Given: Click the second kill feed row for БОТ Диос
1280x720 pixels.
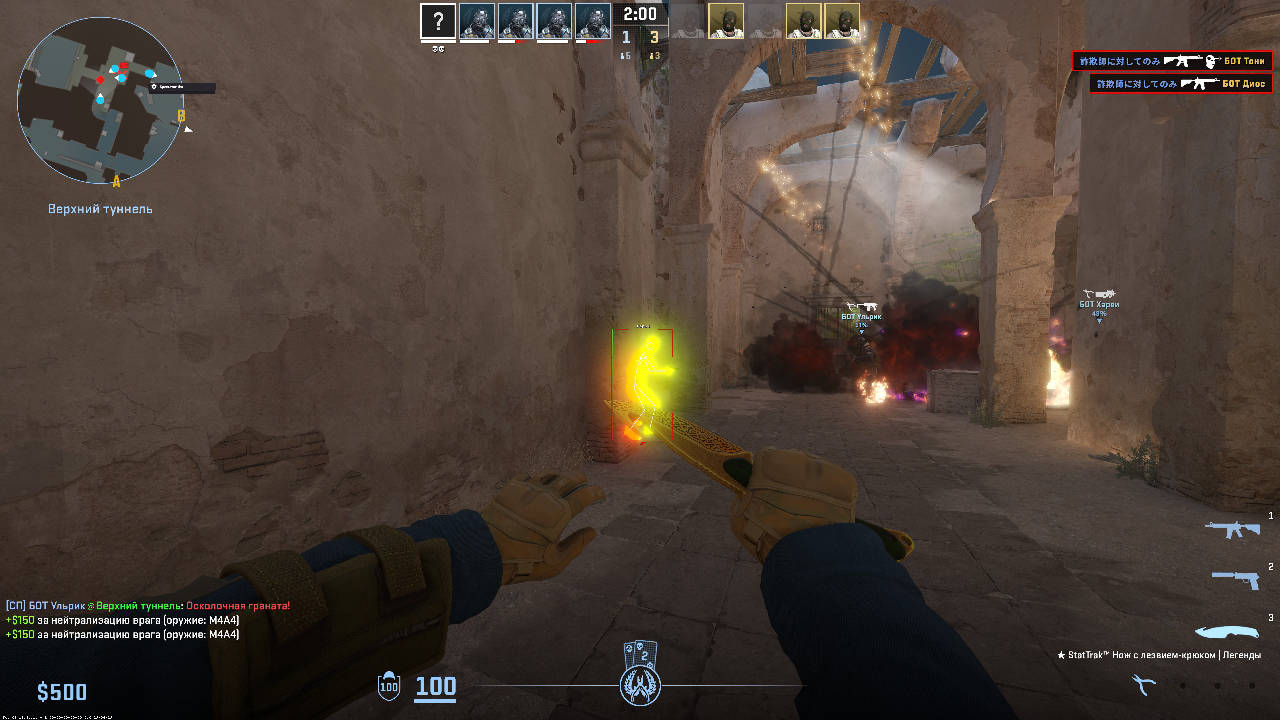Looking at the screenshot, I should pos(1180,83).
